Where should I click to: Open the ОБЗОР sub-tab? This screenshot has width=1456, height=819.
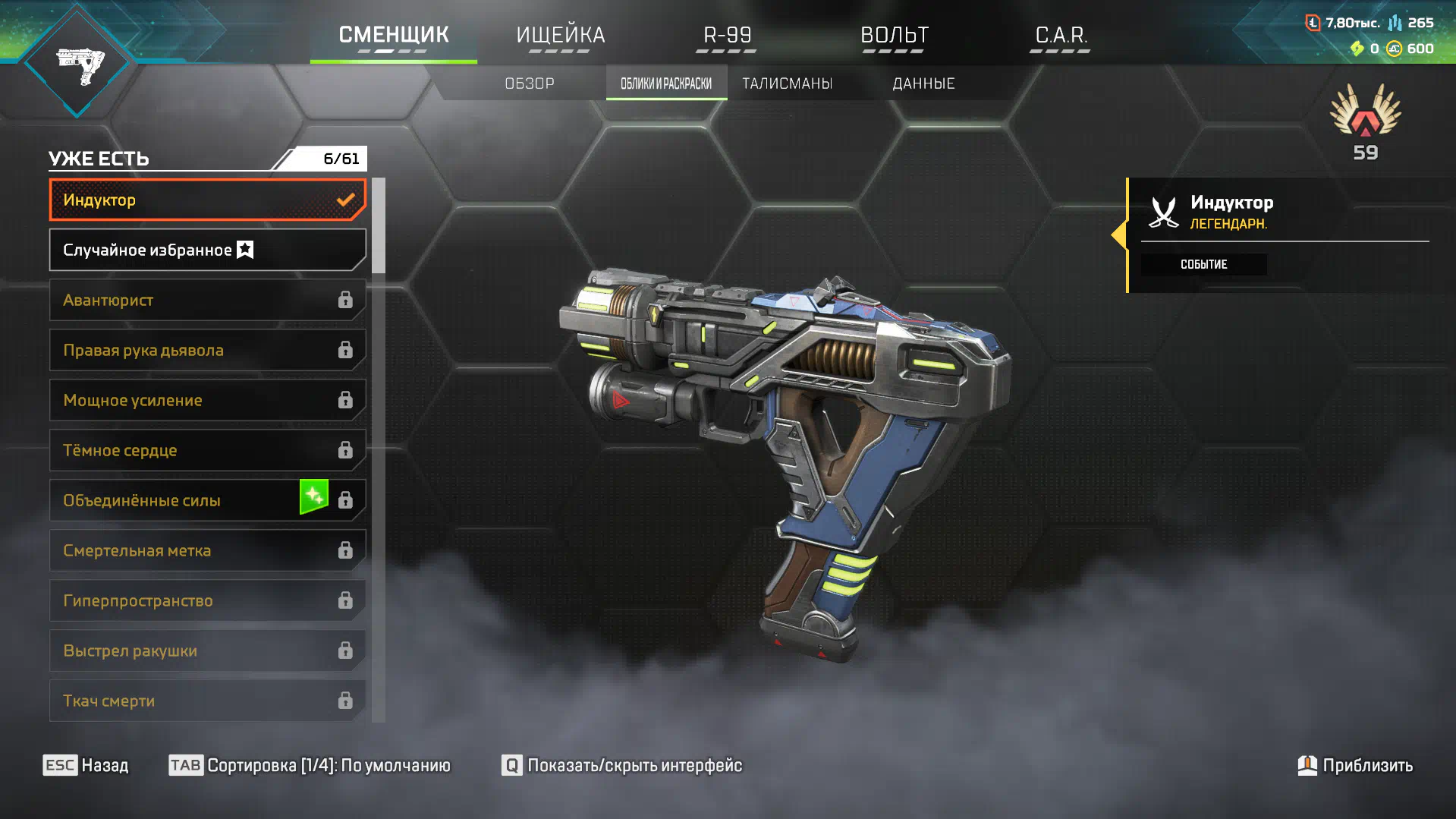[530, 83]
